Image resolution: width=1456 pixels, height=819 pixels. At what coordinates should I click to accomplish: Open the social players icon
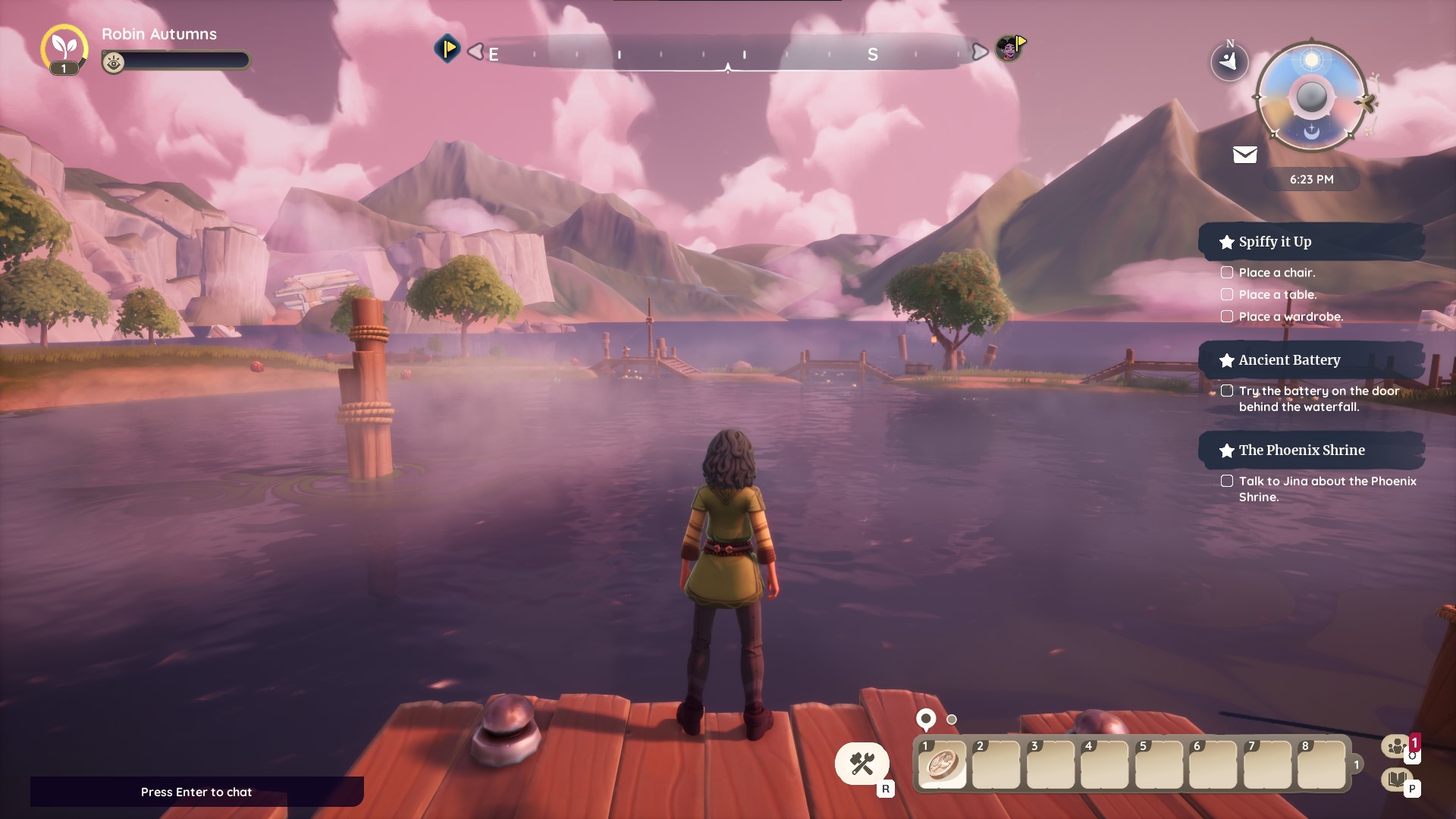click(1396, 747)
